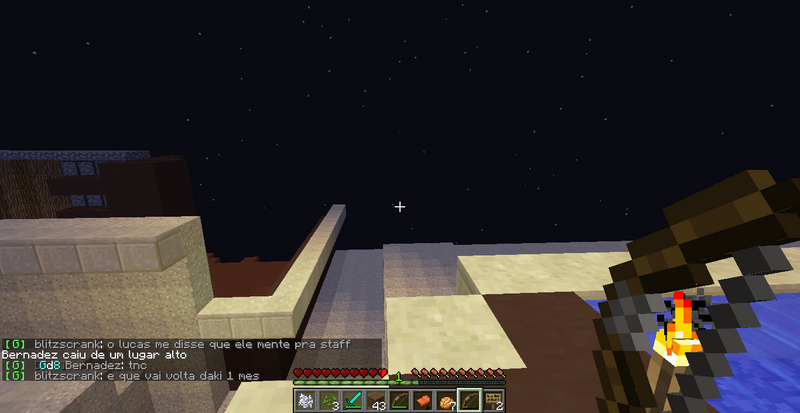800x413 pixels.
Task: Select the diamond sword hotbar slot
Action: pos(352,401)
